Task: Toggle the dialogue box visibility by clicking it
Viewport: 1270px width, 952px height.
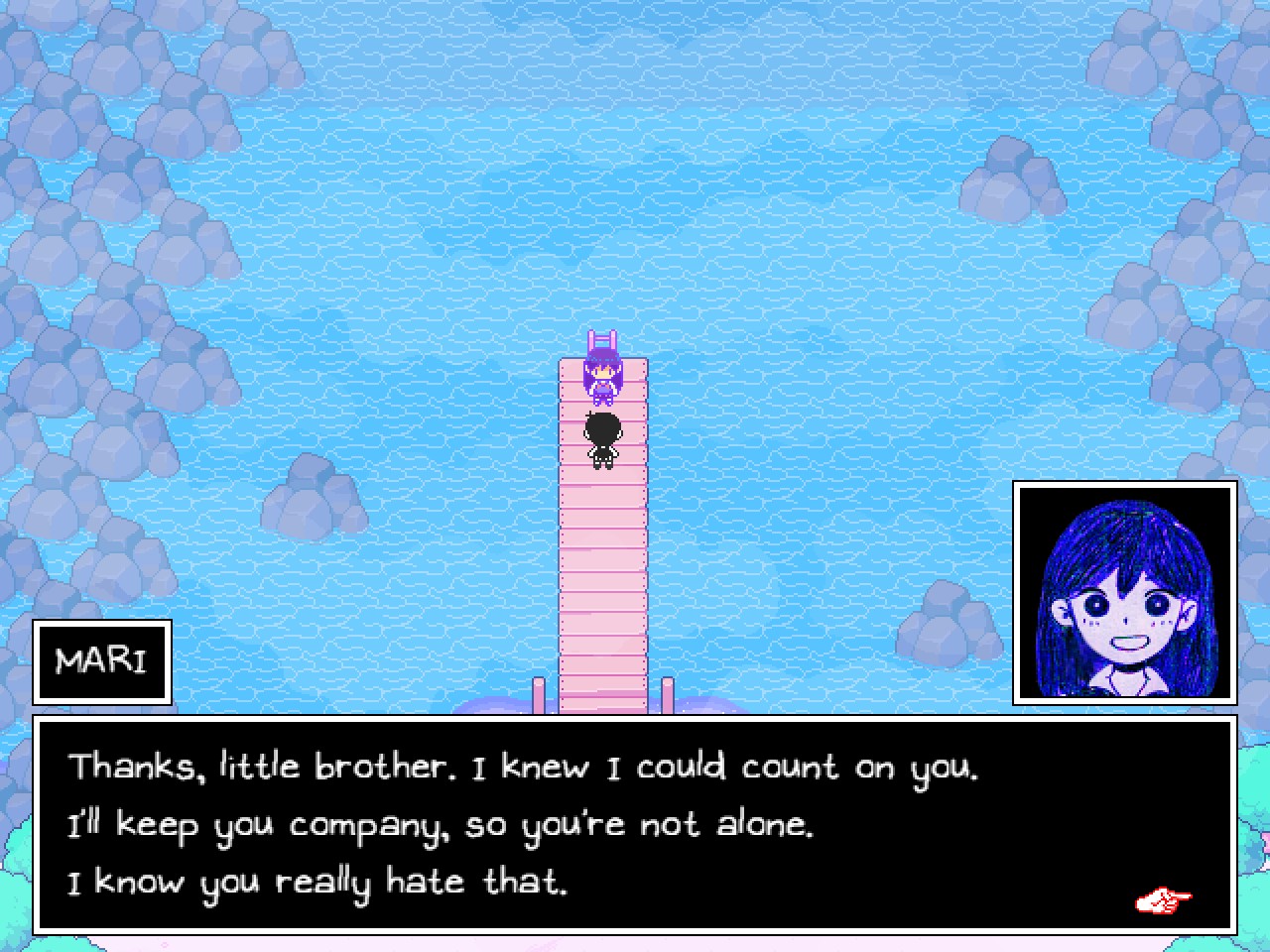Action: (x=635, y=823)
